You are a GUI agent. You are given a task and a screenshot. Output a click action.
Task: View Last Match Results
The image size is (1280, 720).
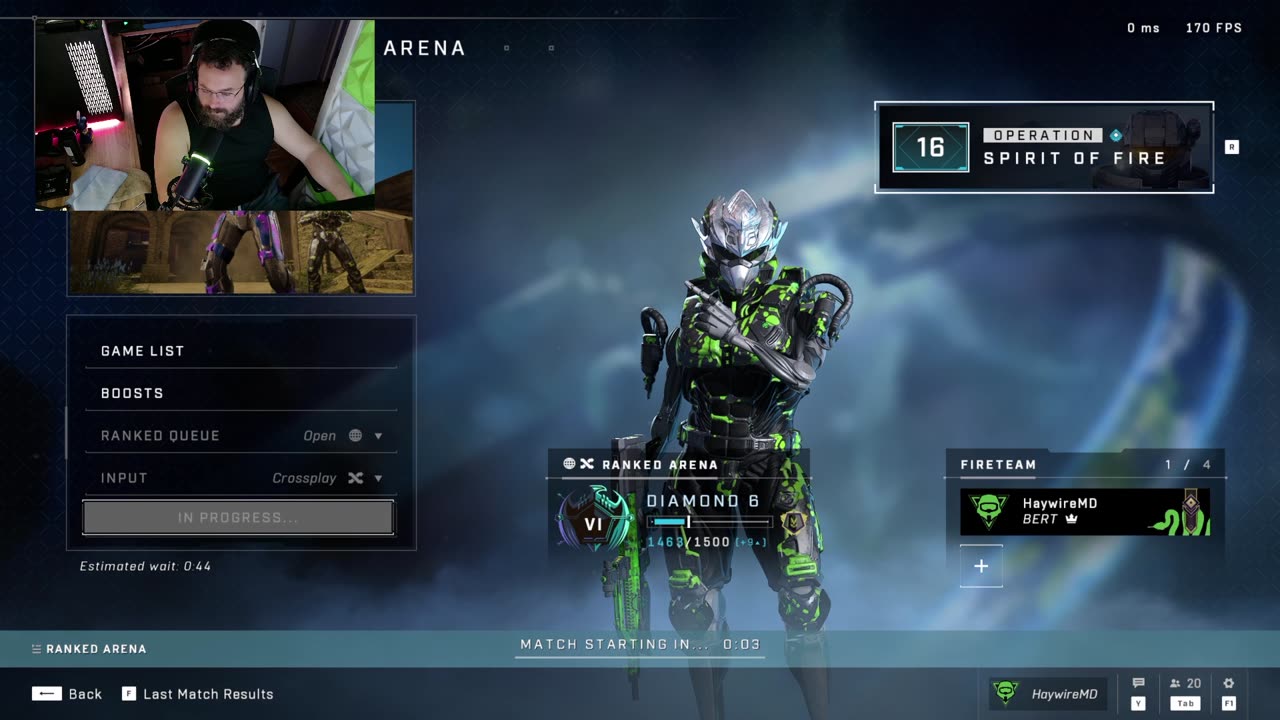point(197,694)
